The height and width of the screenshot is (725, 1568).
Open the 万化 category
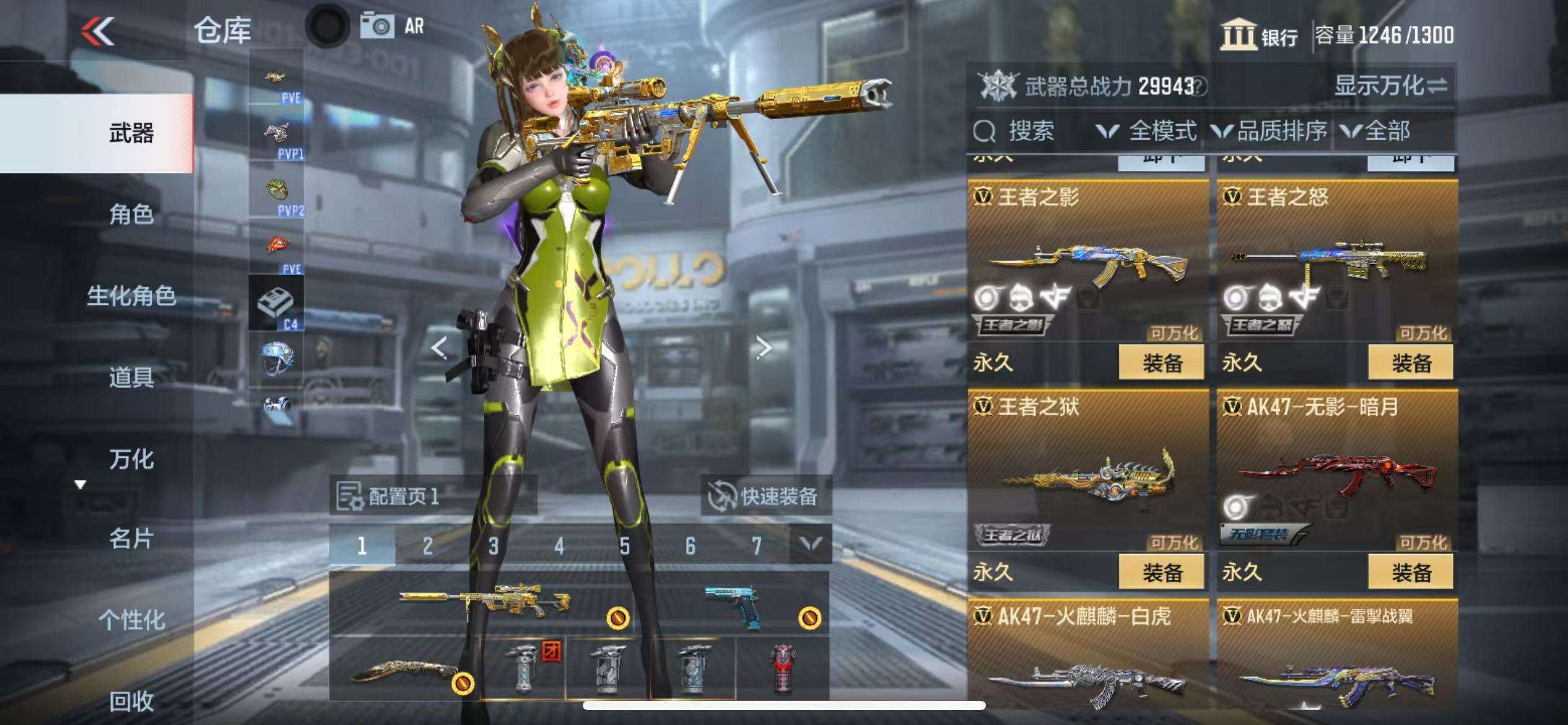click(131, 459)
